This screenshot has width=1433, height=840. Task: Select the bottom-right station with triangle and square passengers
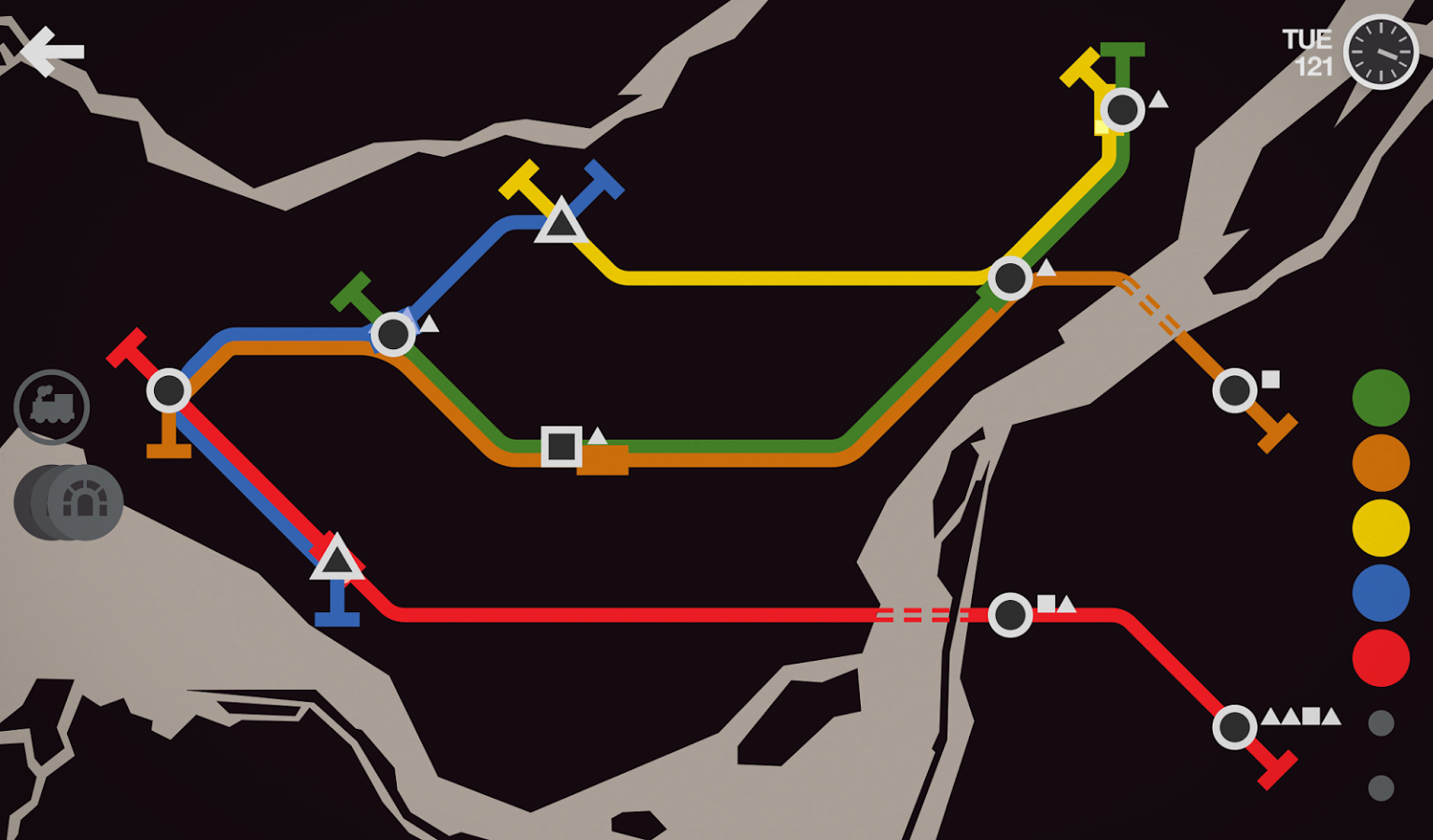1235,726
